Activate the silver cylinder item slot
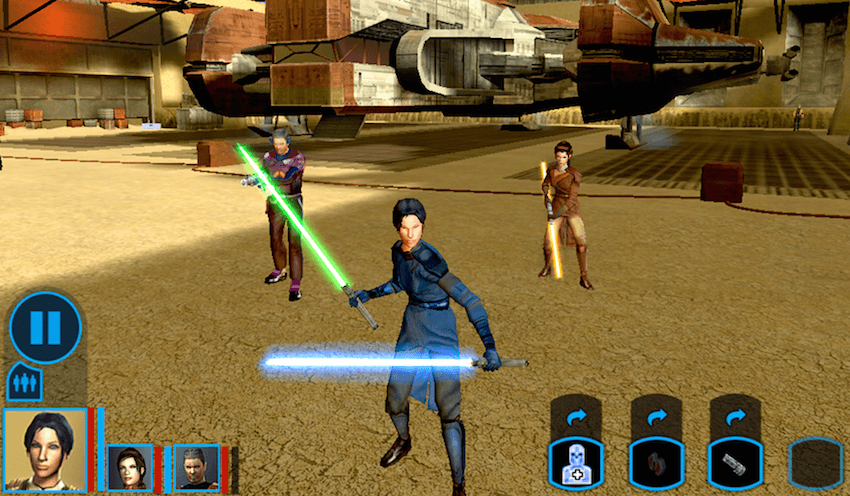Screen dimensions: 850x496 coord(735,463)
